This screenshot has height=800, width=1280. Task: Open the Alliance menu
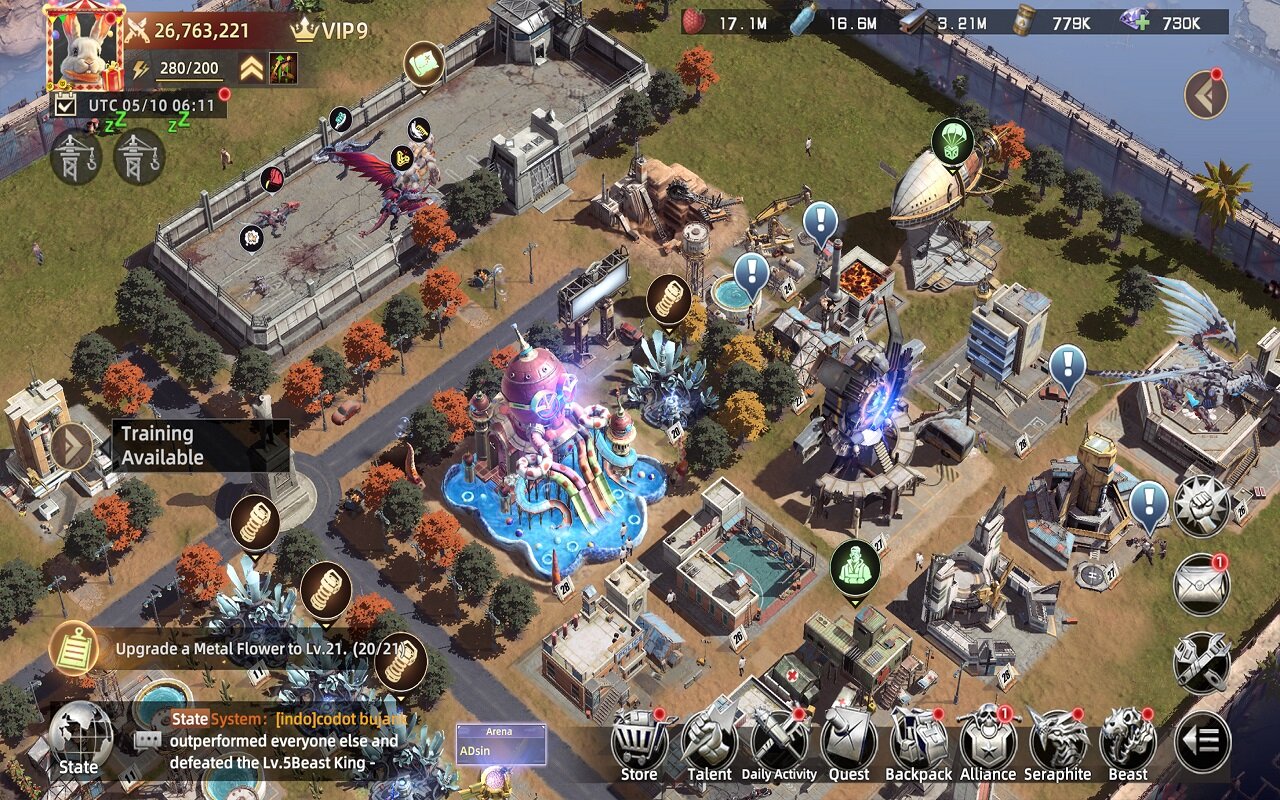[988, 744]
